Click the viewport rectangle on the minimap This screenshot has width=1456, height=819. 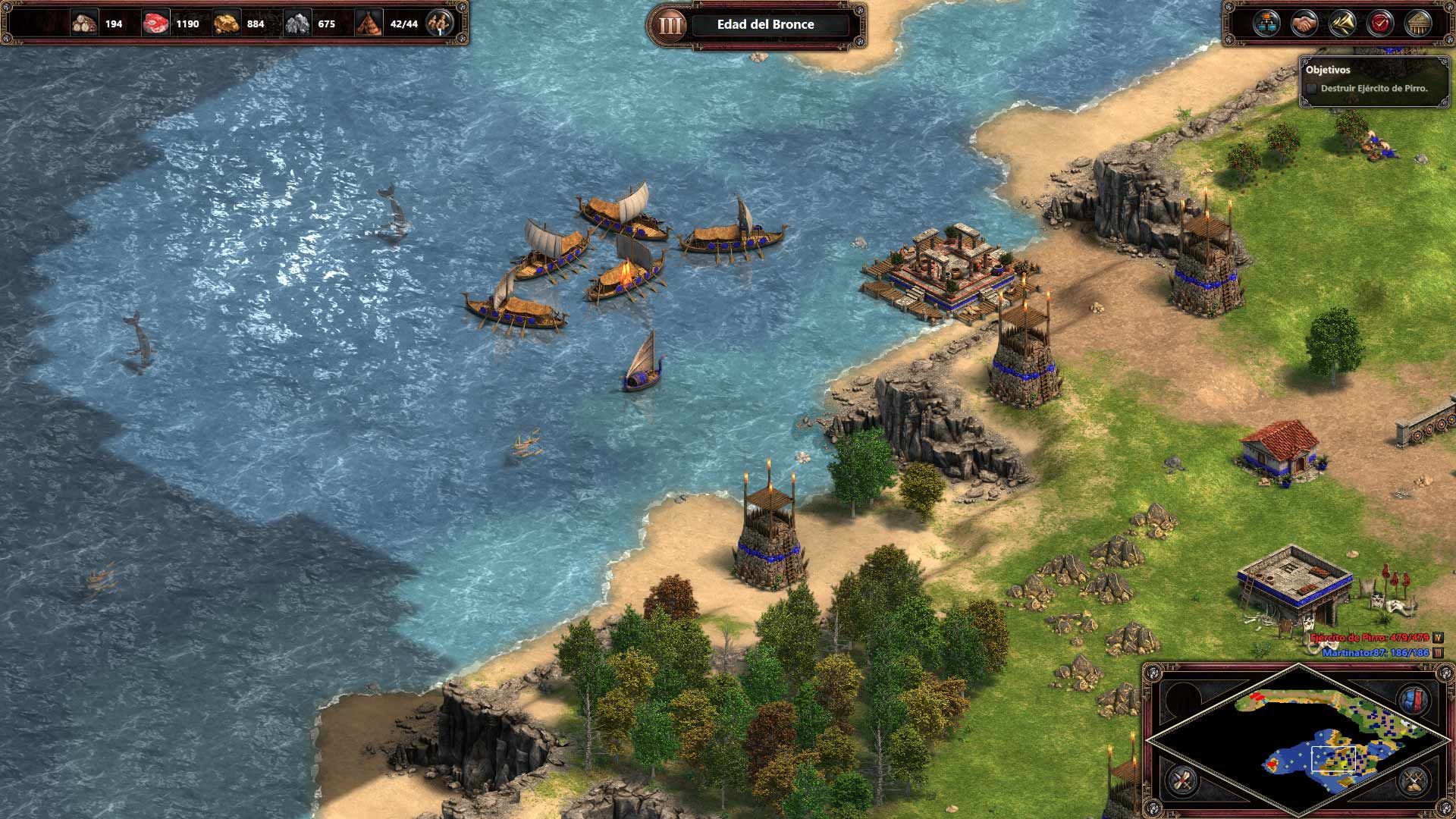tap(1334, 758)
